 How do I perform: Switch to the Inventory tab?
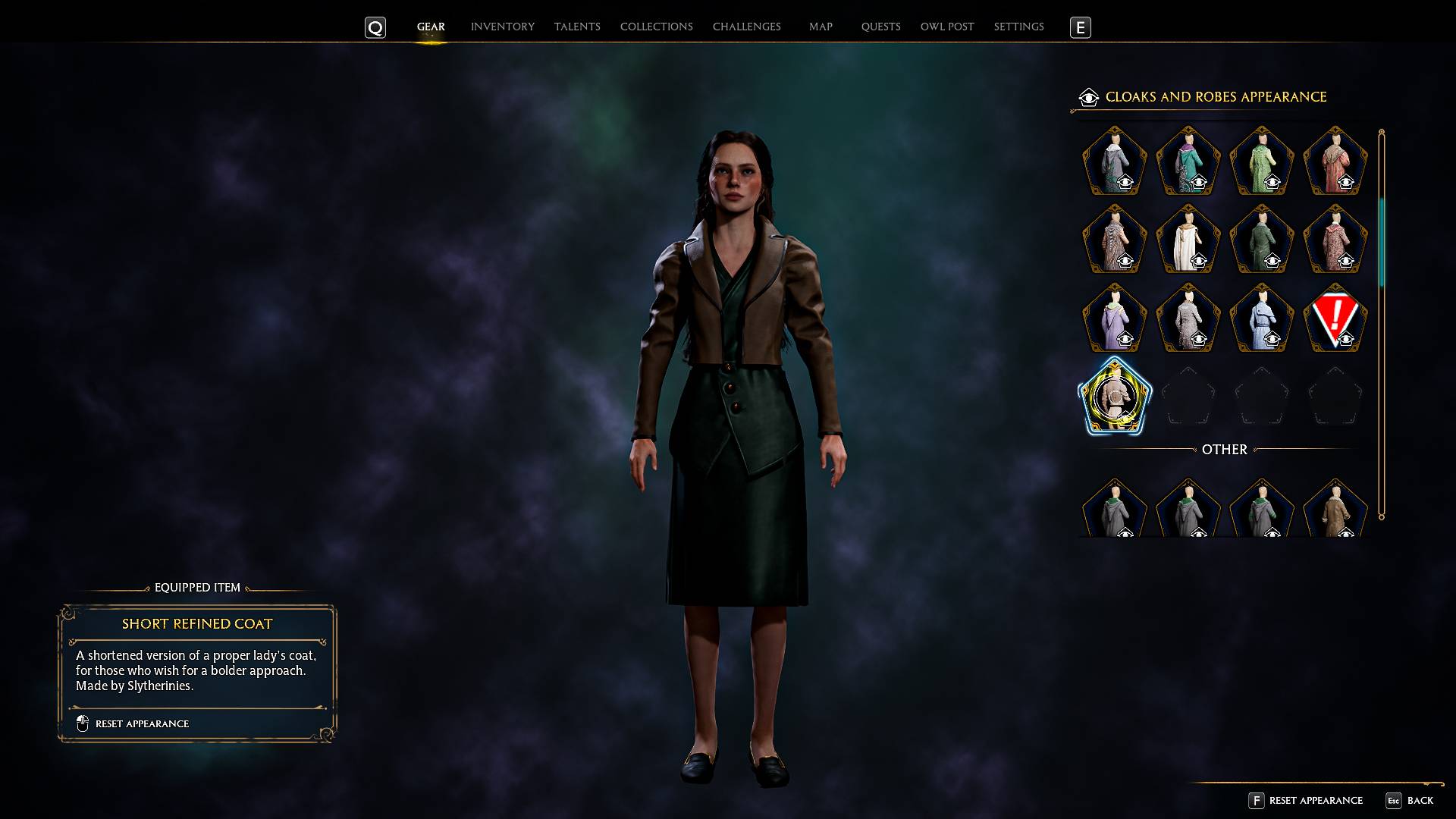point(502,26)
